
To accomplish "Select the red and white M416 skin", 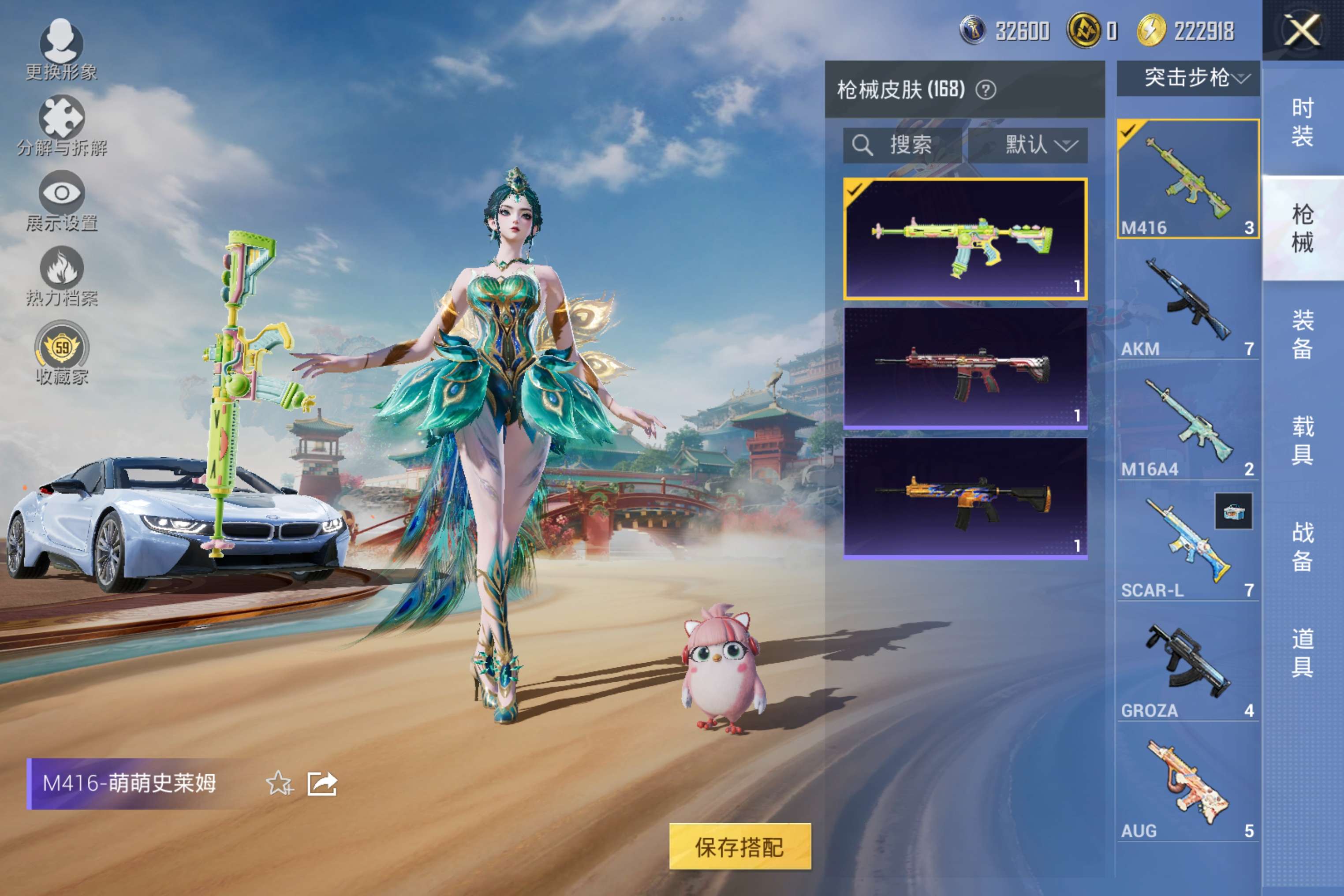I will click(x=965, y=368).
